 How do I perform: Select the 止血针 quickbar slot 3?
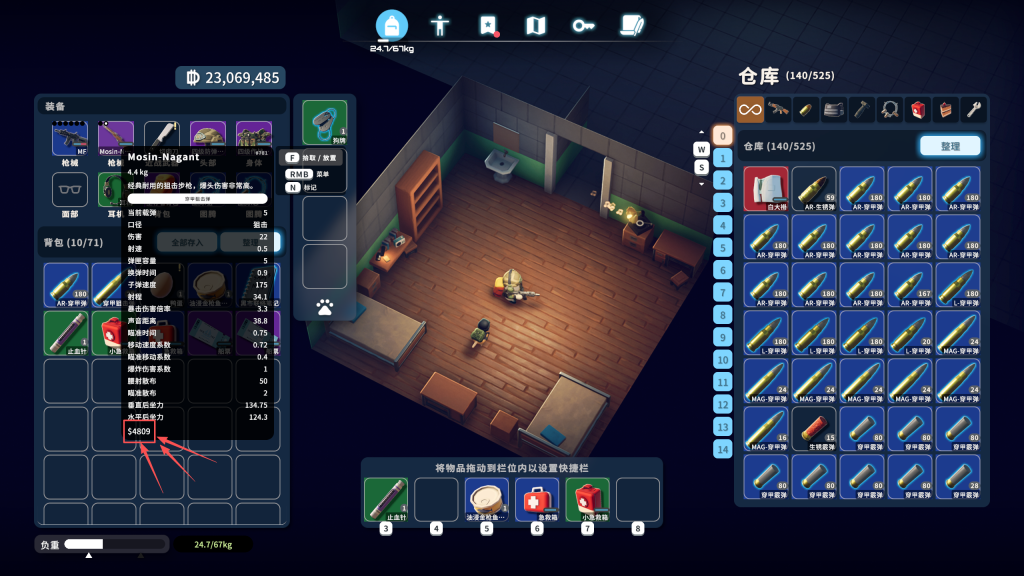(x=385, y=499)
